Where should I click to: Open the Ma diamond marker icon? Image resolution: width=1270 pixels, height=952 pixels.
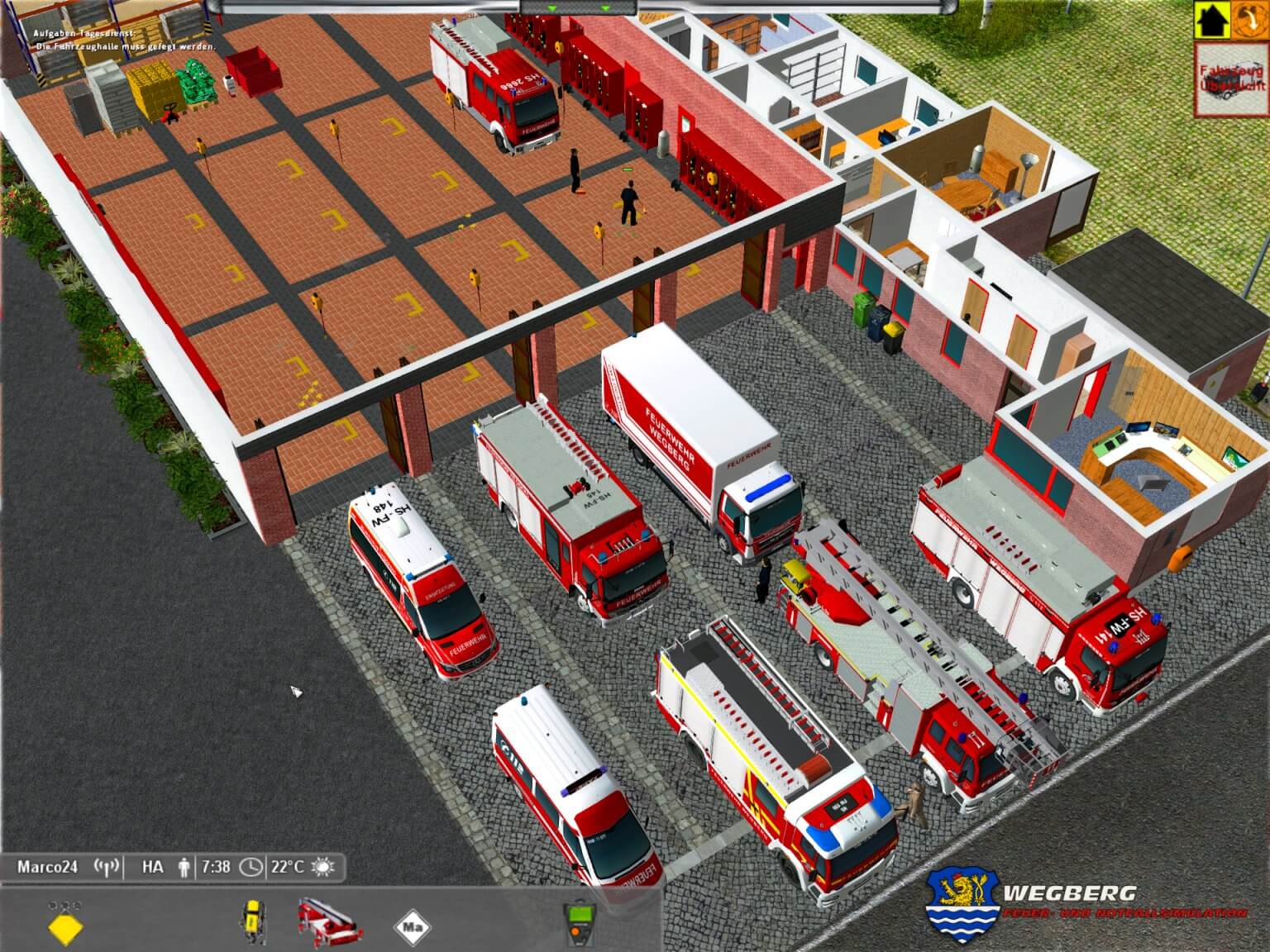pos(411,927)
